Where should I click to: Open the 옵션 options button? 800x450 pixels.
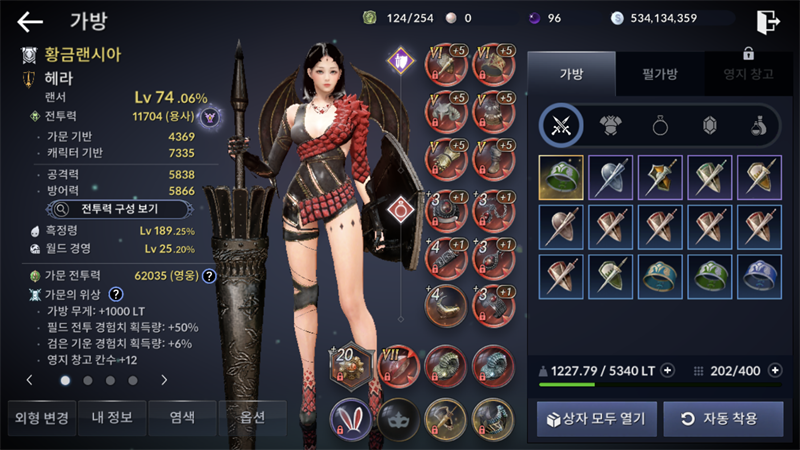point(251,417)
